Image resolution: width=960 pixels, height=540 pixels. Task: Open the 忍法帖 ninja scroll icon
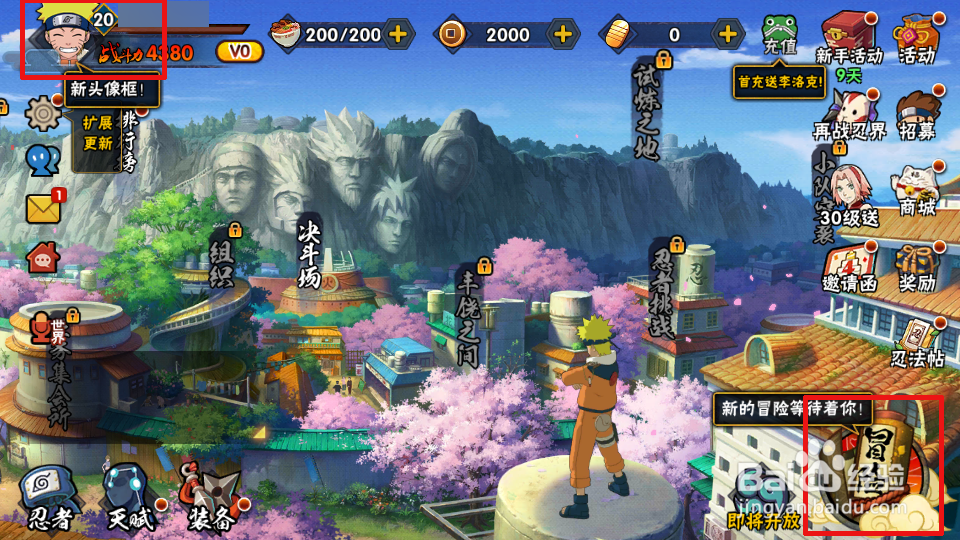(916, 342)
